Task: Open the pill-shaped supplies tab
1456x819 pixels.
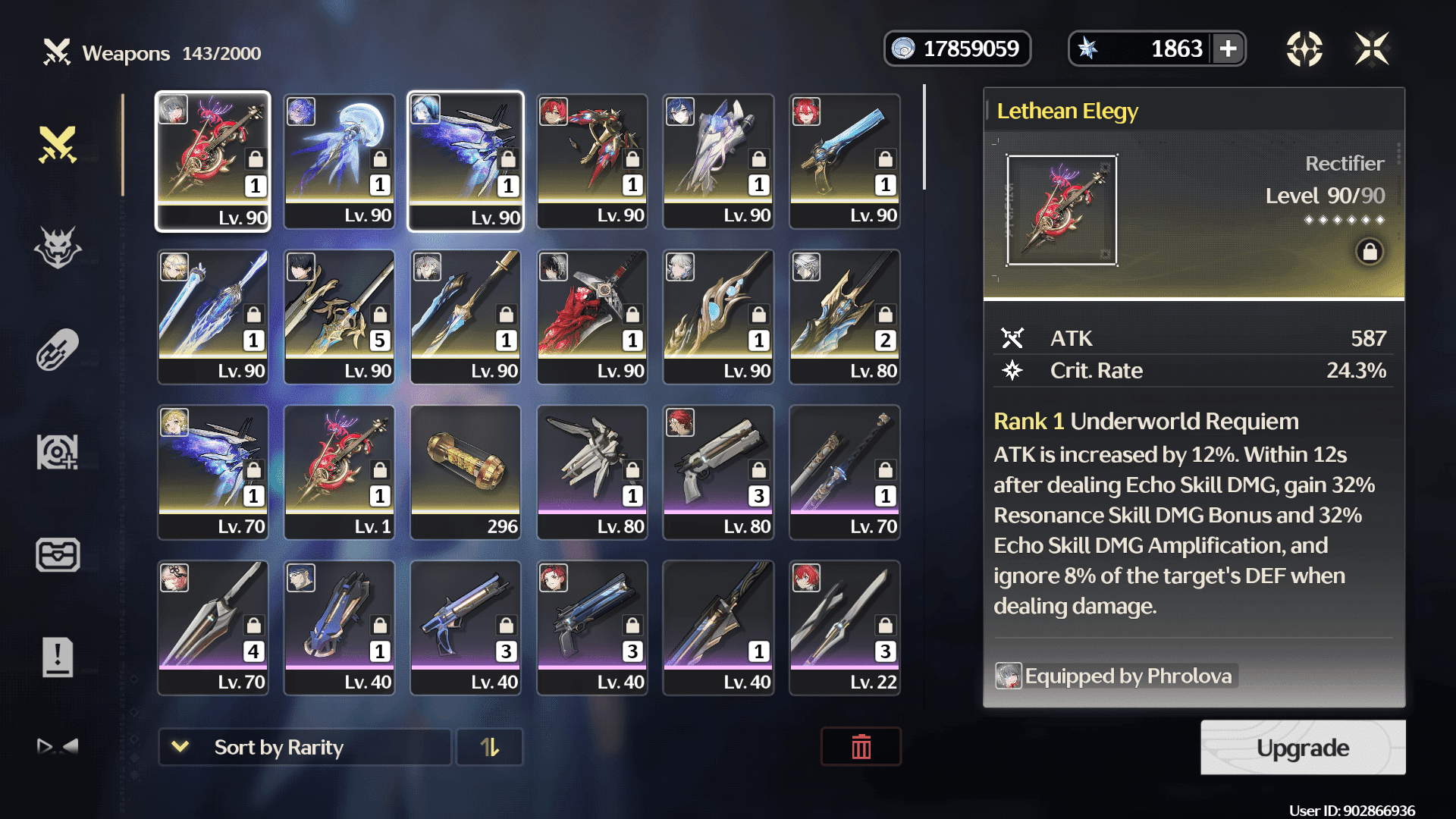Action: click(58, 350)
